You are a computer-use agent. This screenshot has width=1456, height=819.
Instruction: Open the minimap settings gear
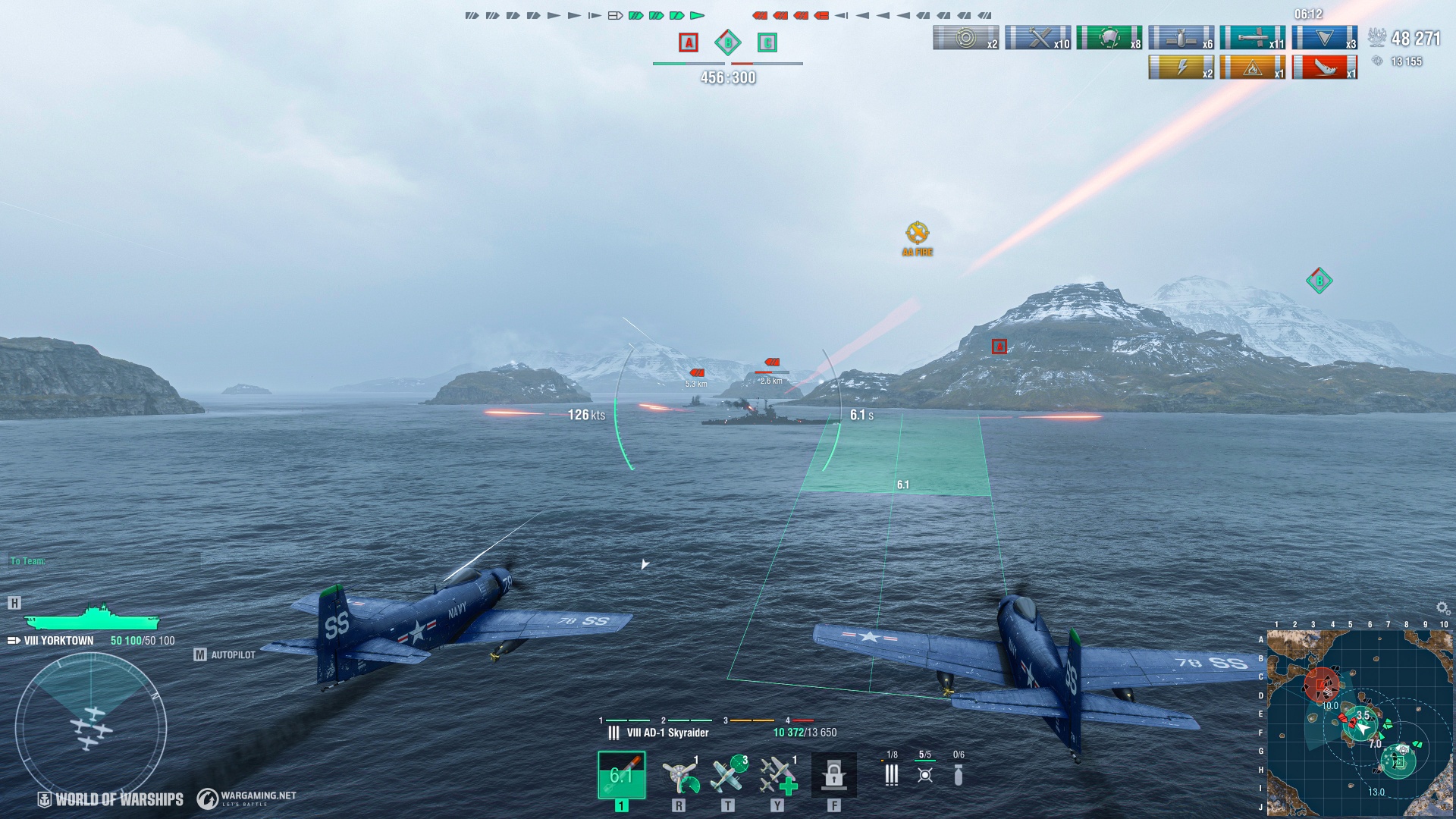(1442, 608)
